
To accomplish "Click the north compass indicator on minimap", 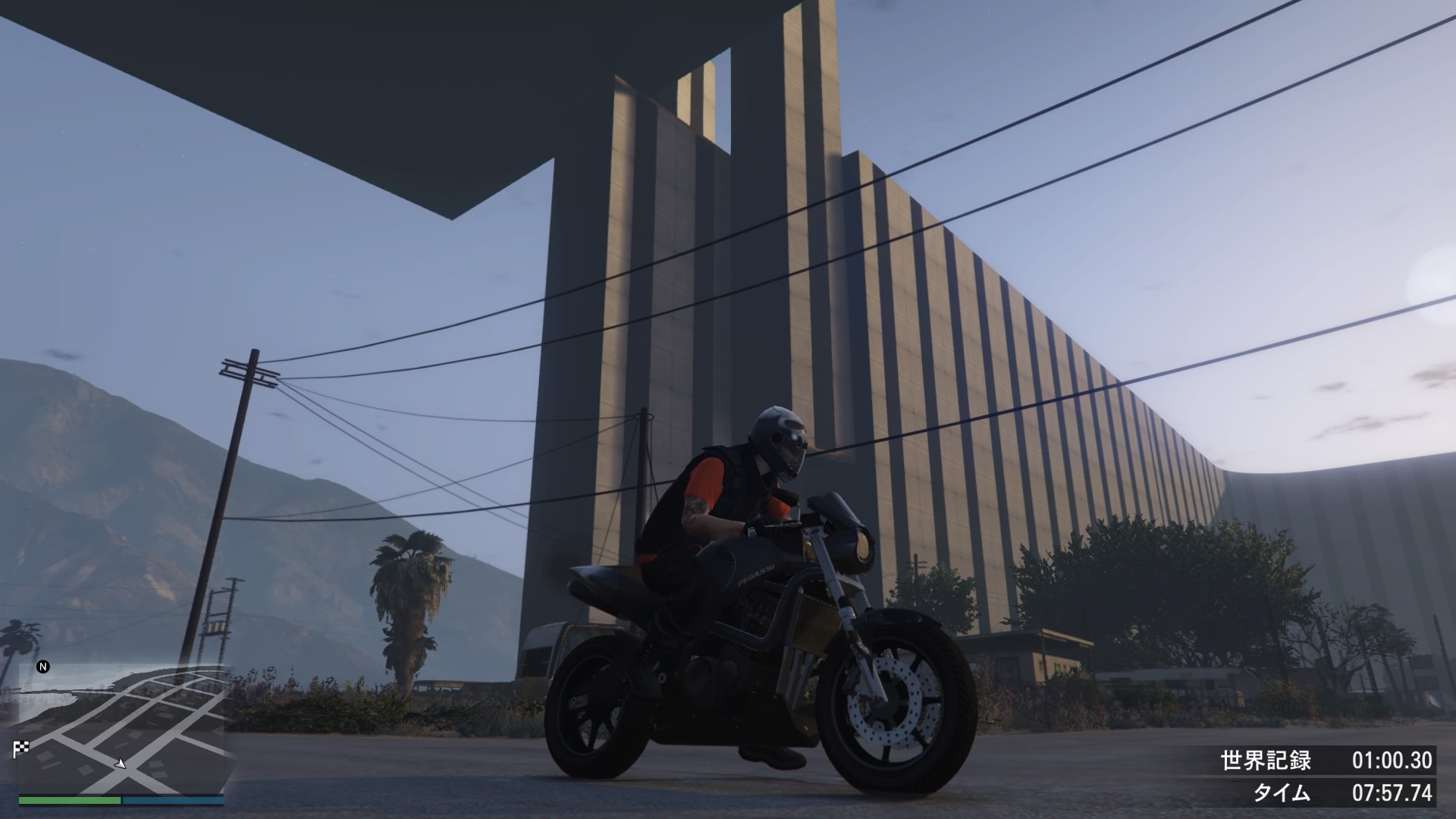I will pos(43,667).
